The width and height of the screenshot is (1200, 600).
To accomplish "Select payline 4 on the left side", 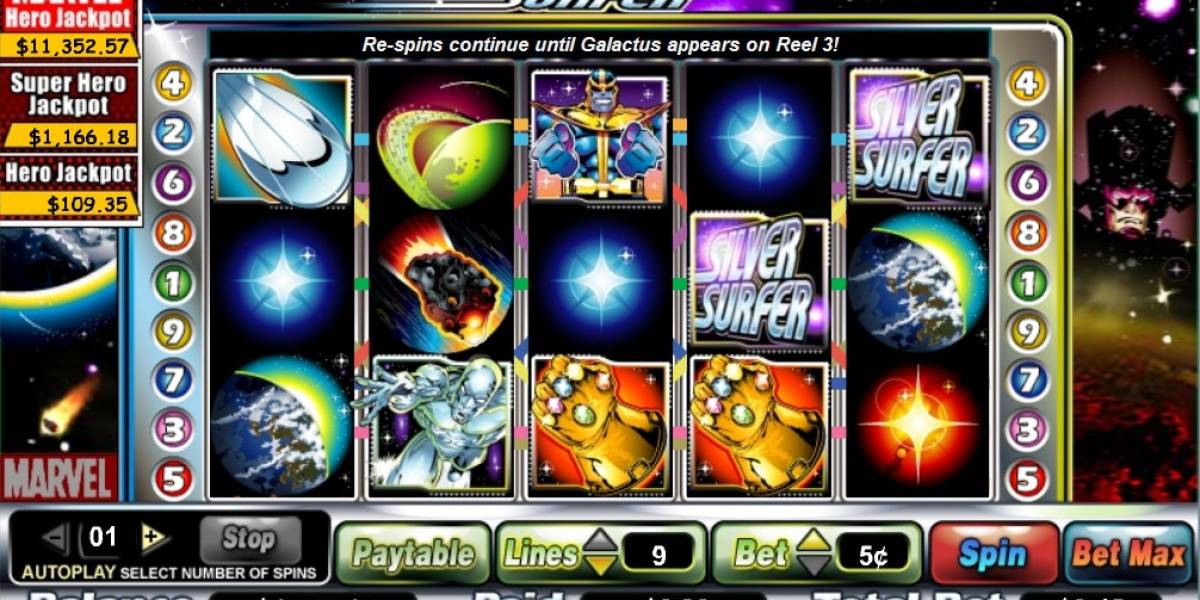I will (173, 83).
